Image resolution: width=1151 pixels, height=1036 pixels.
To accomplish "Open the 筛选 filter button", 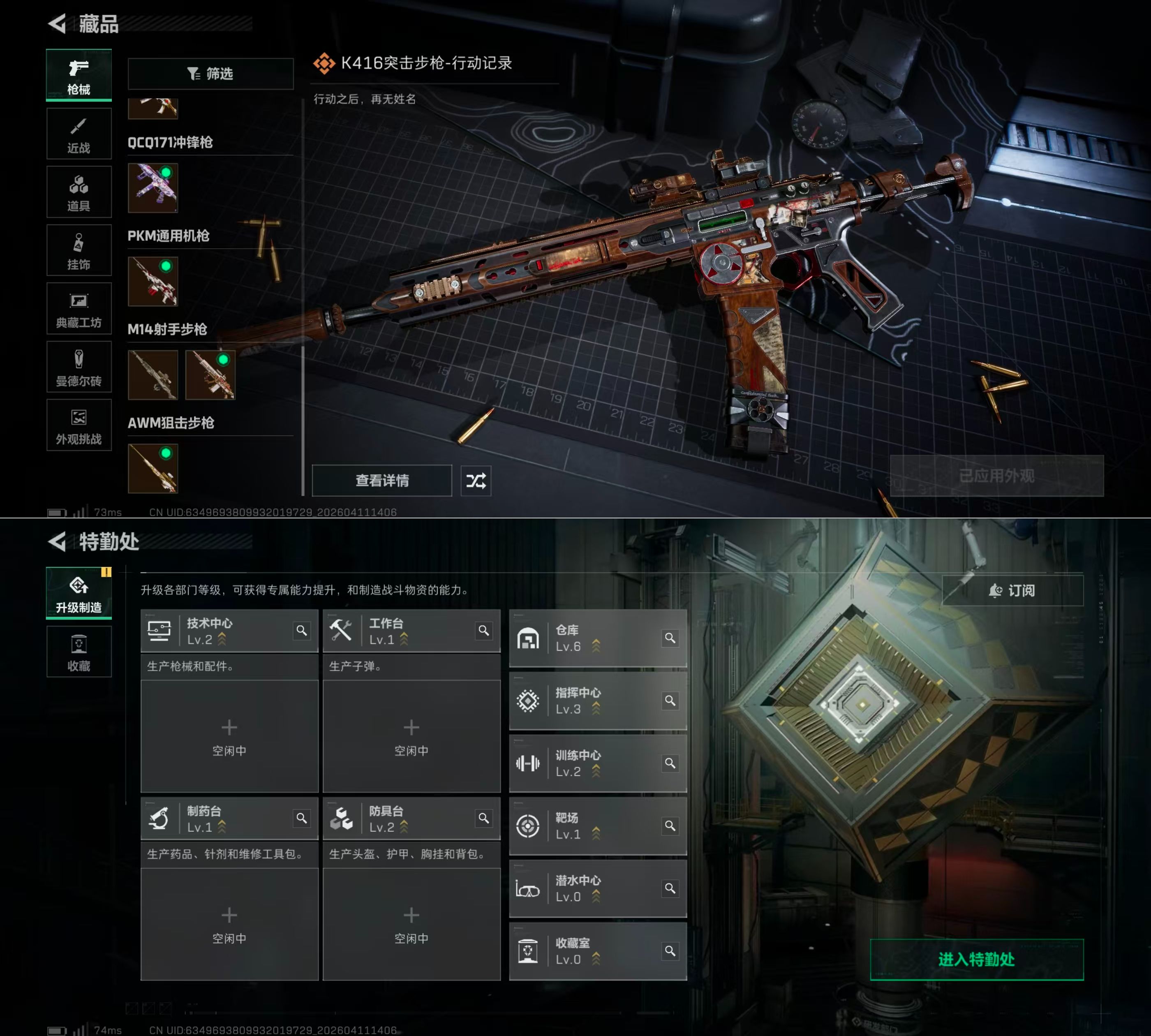I will coord(210,74).
